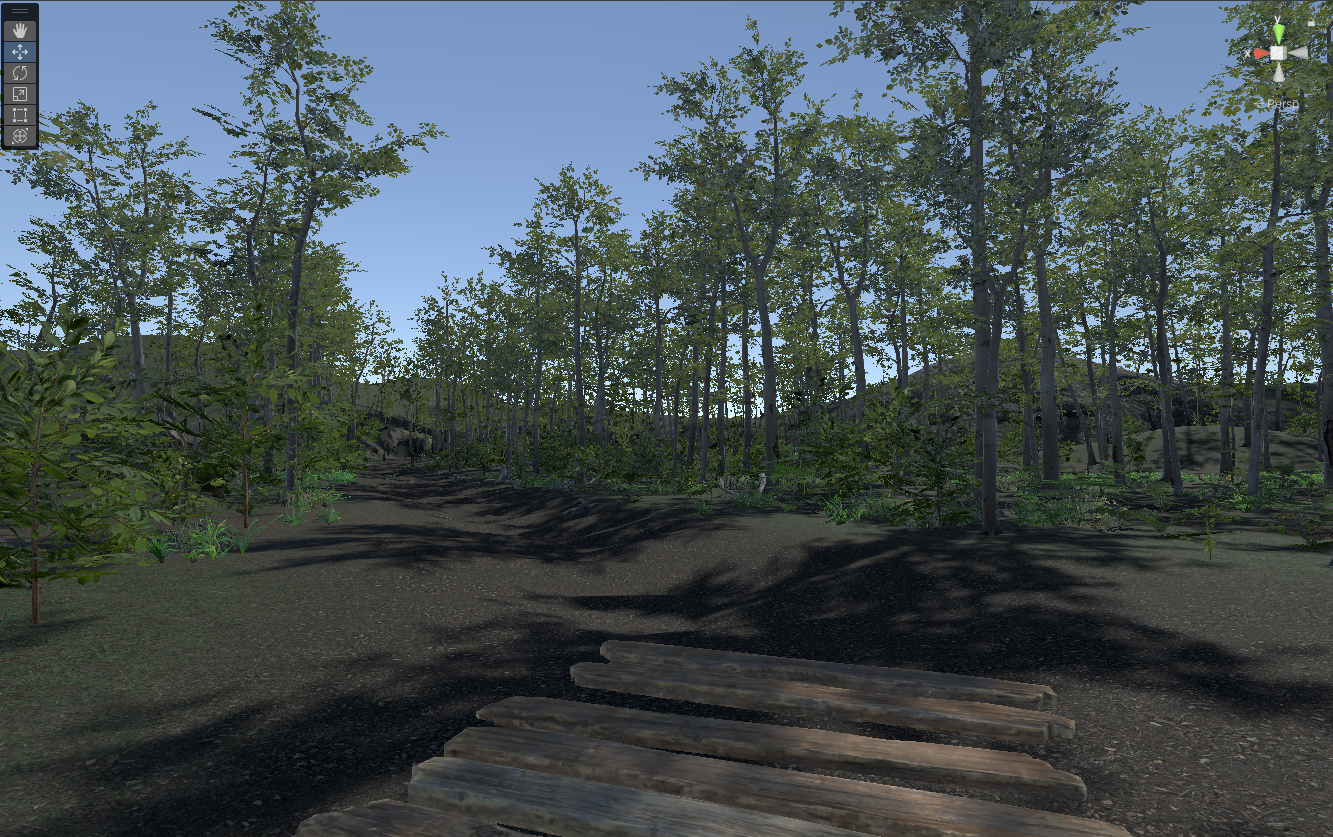Select the Rotate tool
This screenshot has width=1333, height=837.
pos(20,72)
